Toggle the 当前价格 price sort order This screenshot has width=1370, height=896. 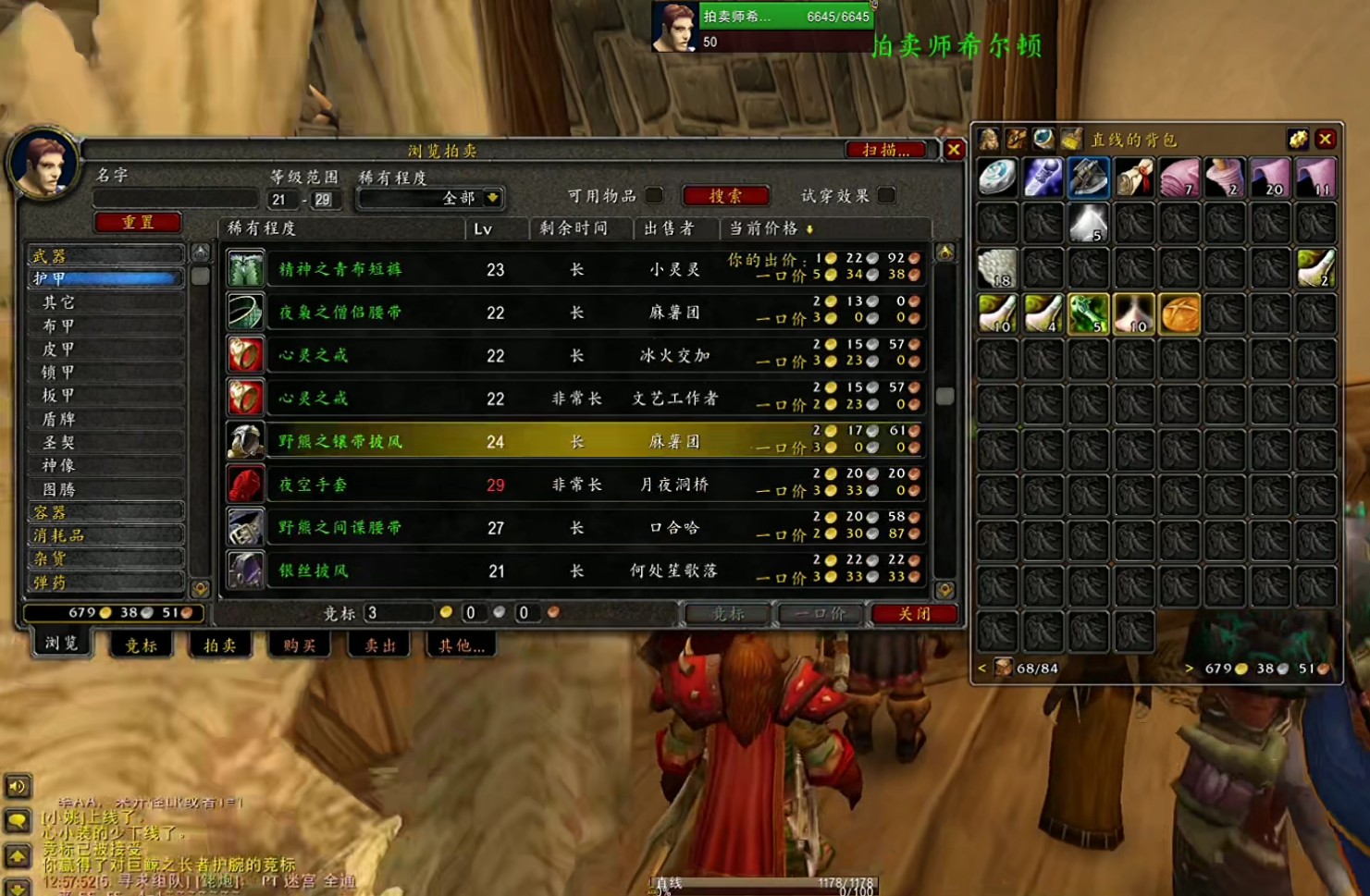point(766,228)
